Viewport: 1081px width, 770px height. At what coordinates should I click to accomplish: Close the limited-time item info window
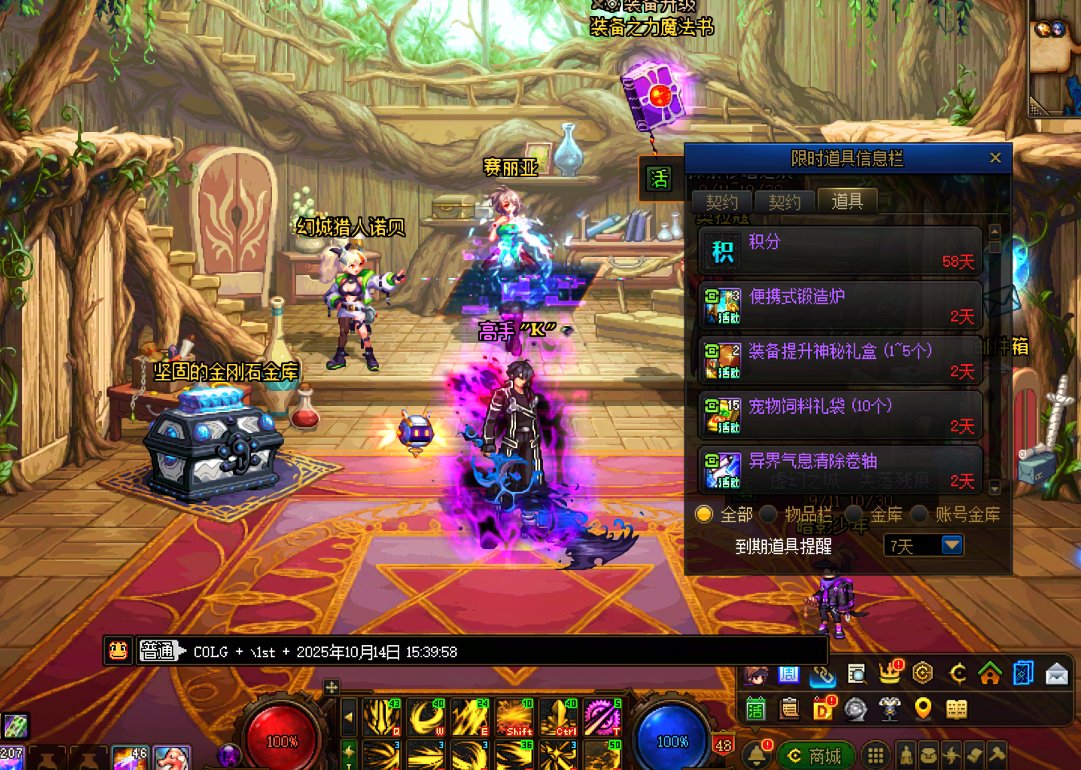(x=995, y=158)
